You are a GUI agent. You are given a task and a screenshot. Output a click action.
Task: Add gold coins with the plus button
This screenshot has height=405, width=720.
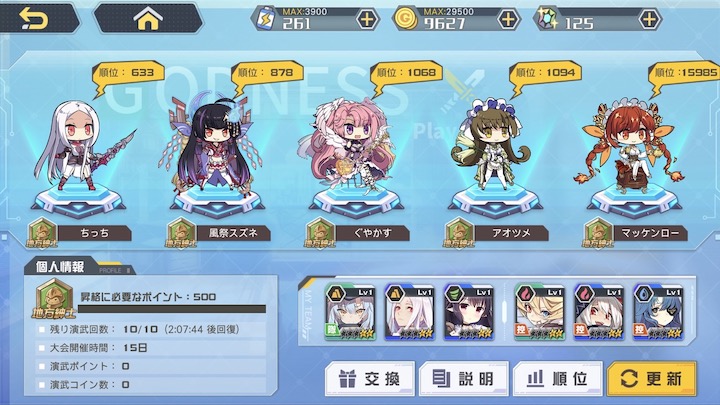(509, 19)
